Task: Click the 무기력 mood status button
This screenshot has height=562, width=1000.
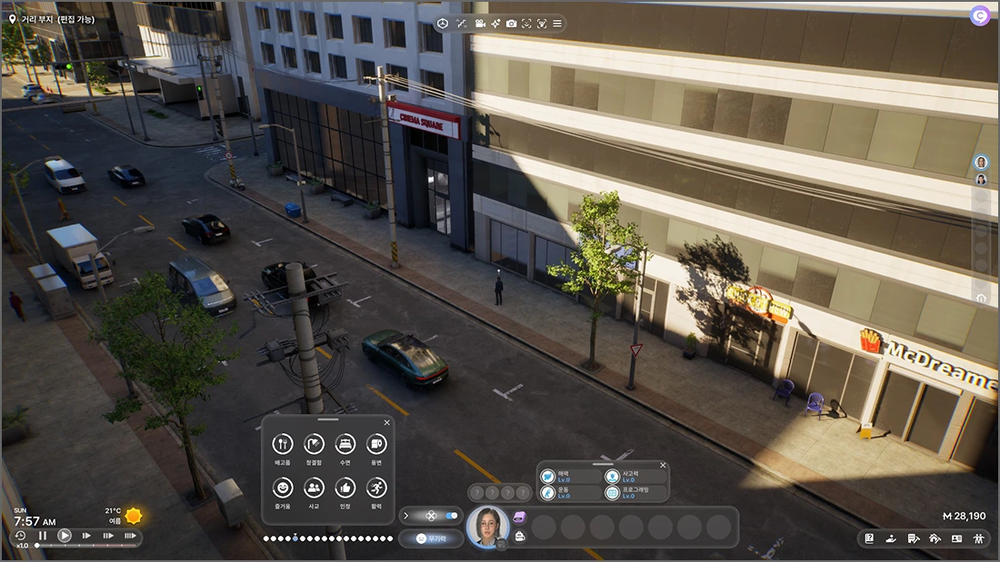Action: tap(431, 538)
